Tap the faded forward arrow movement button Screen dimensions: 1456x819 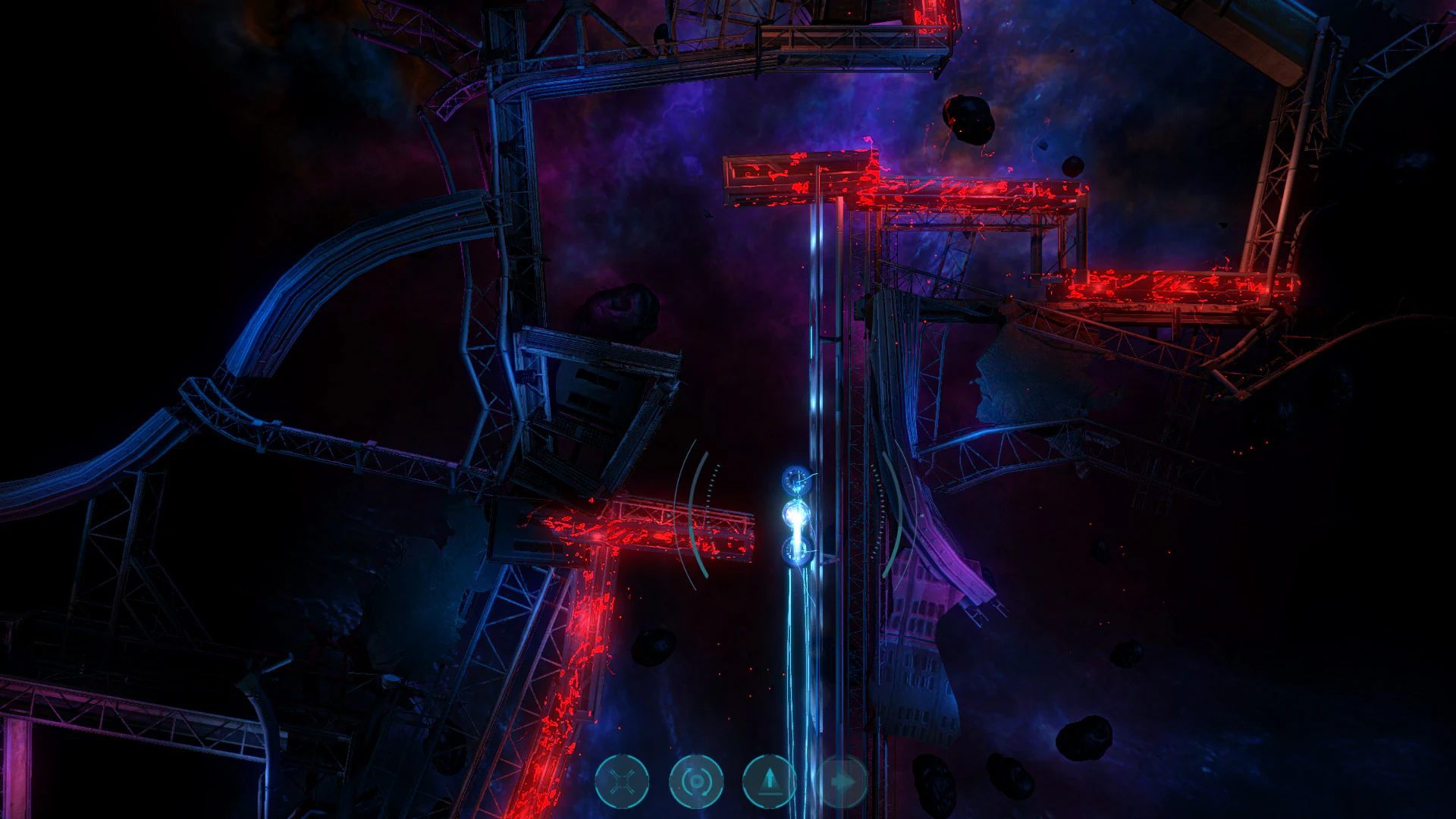point(842,781)
